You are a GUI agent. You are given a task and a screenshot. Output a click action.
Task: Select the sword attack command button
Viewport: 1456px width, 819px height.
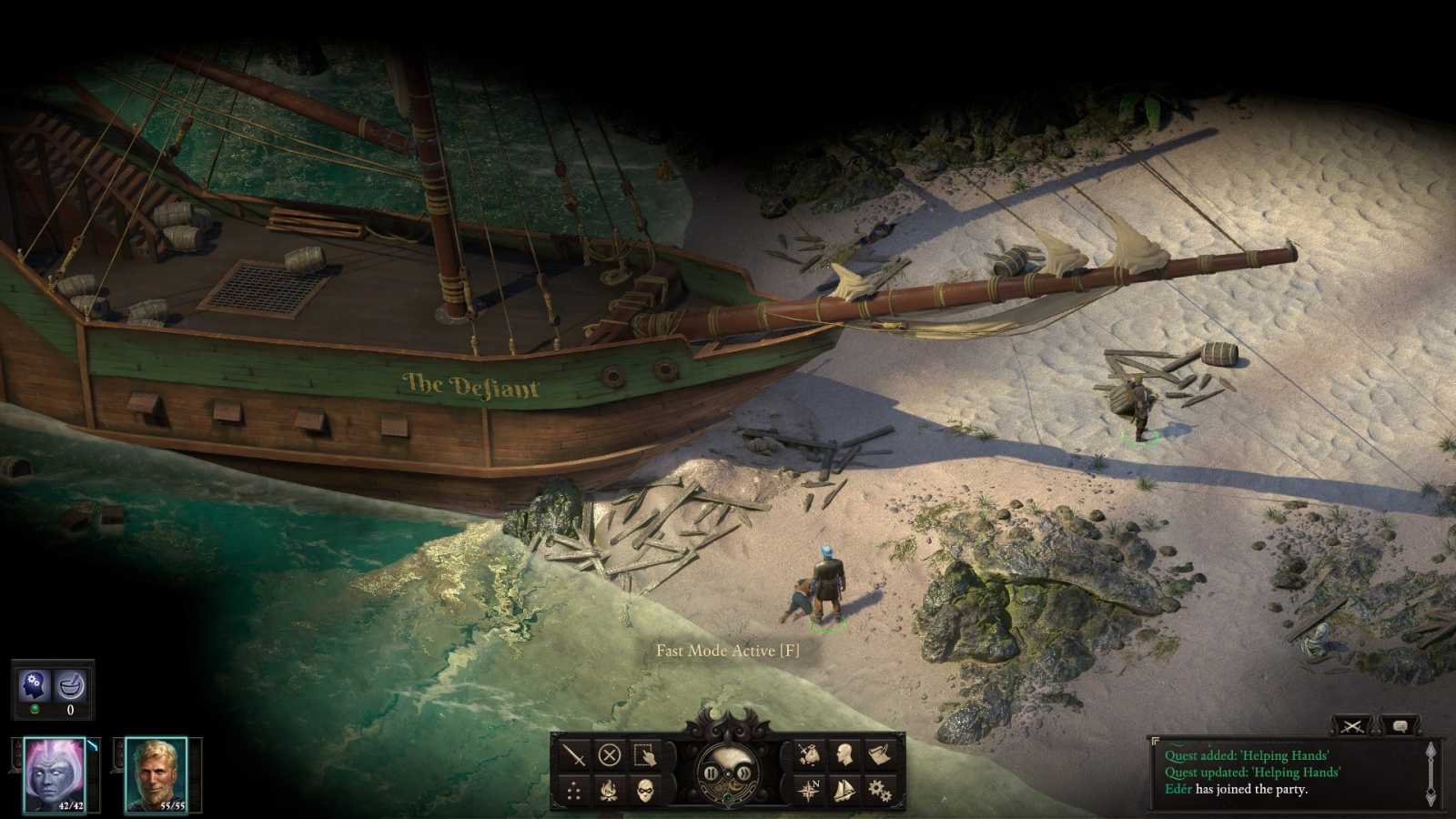click(573, 755)
